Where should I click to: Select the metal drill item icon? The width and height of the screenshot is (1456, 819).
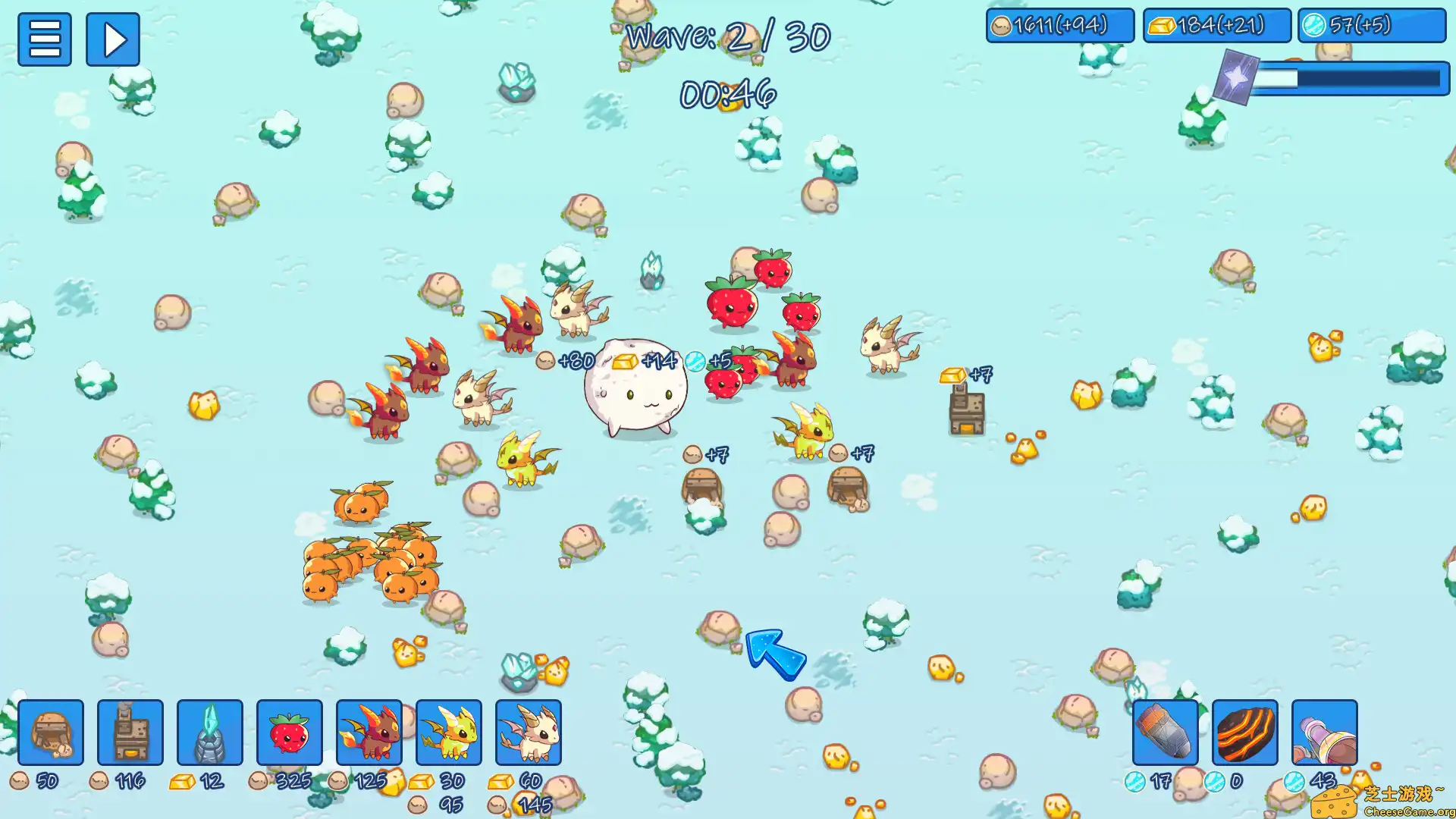(x=1166, y=733)
